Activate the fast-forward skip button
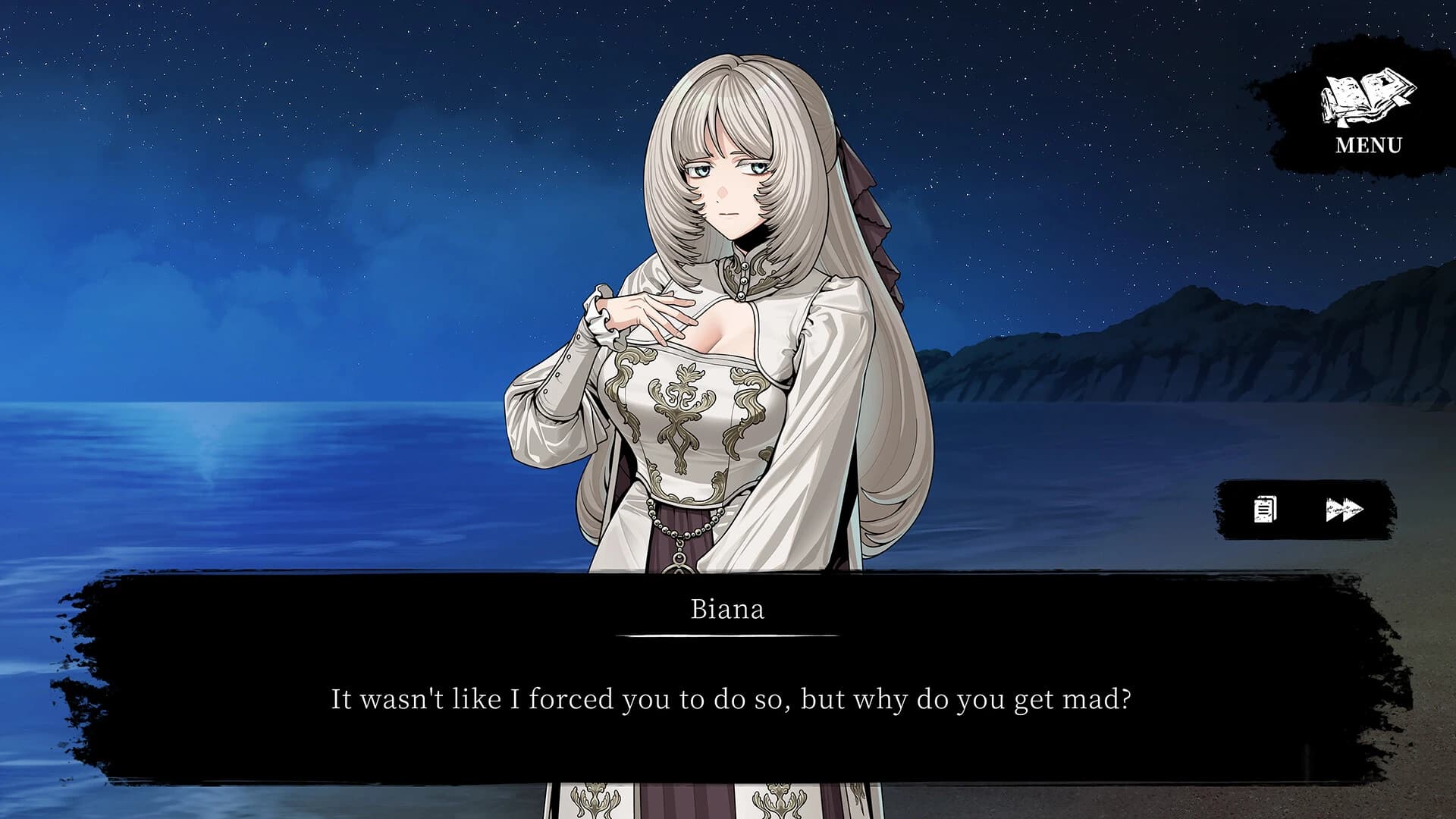Viewport: 1456px width, 819px height. click(1345, 510)
